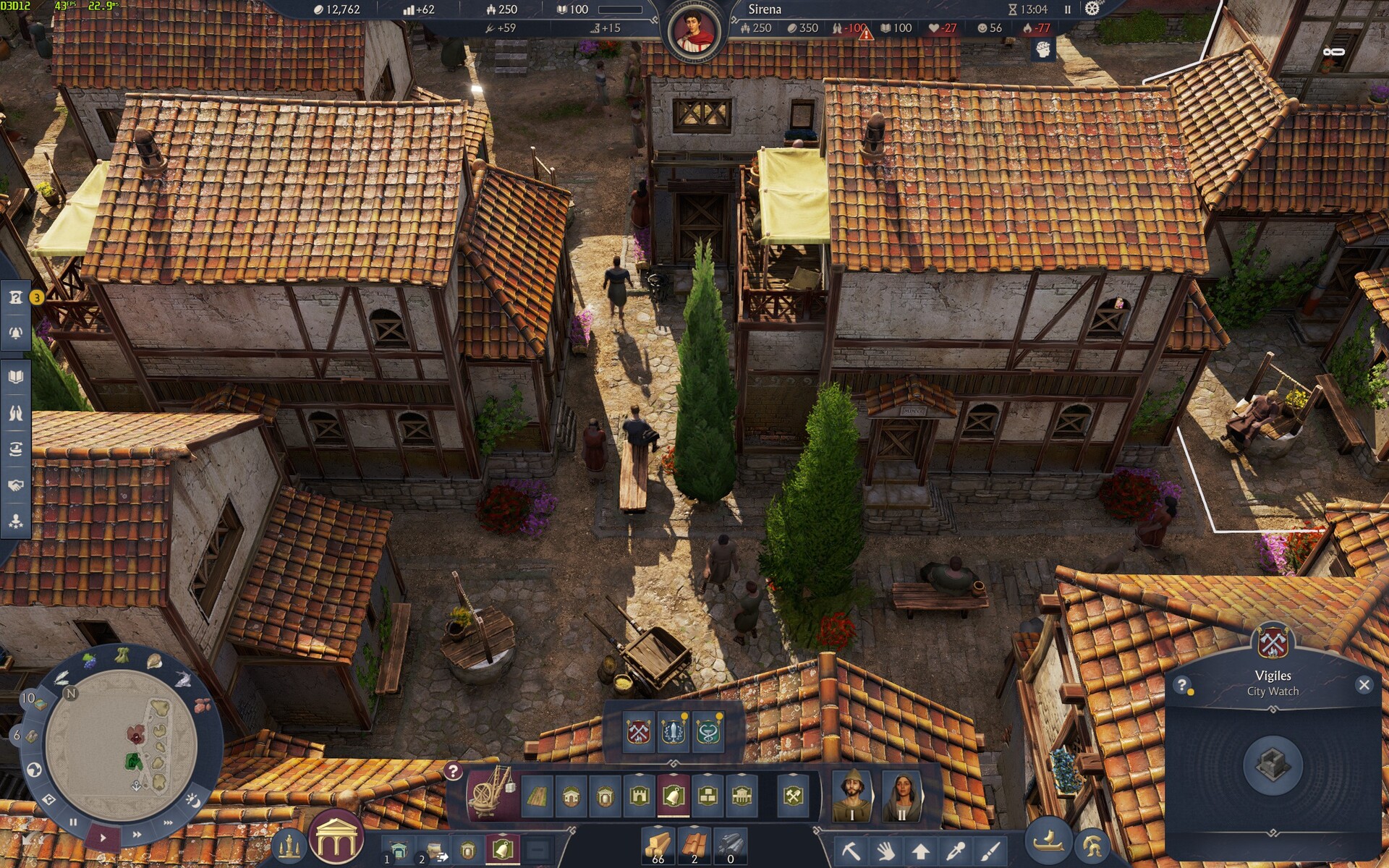Screen dimensions: 1389x868
Task: Pause the game from the top bar
Action: [x=1067, y=9]
